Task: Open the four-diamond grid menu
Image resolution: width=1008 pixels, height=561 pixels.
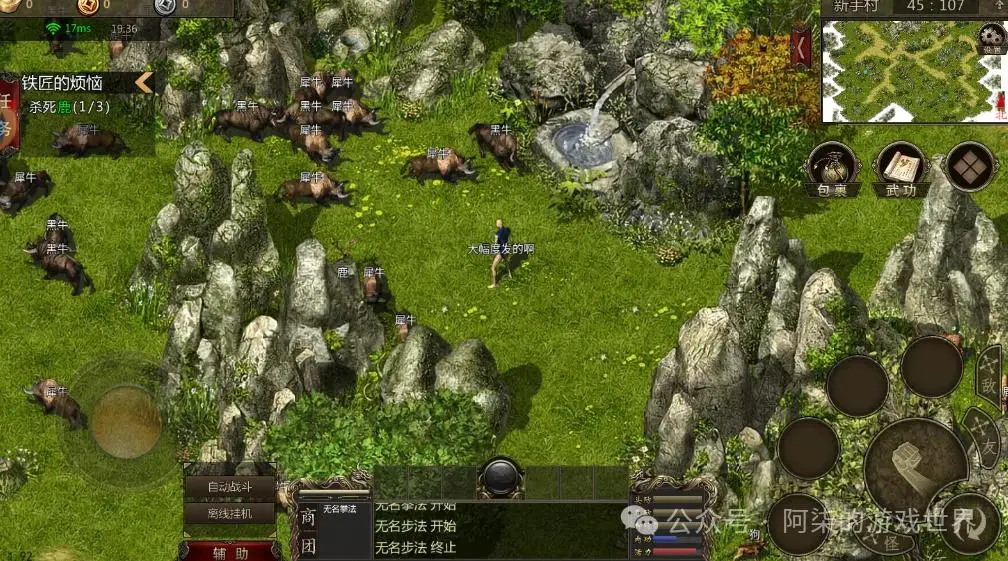Action: [969, 166]
